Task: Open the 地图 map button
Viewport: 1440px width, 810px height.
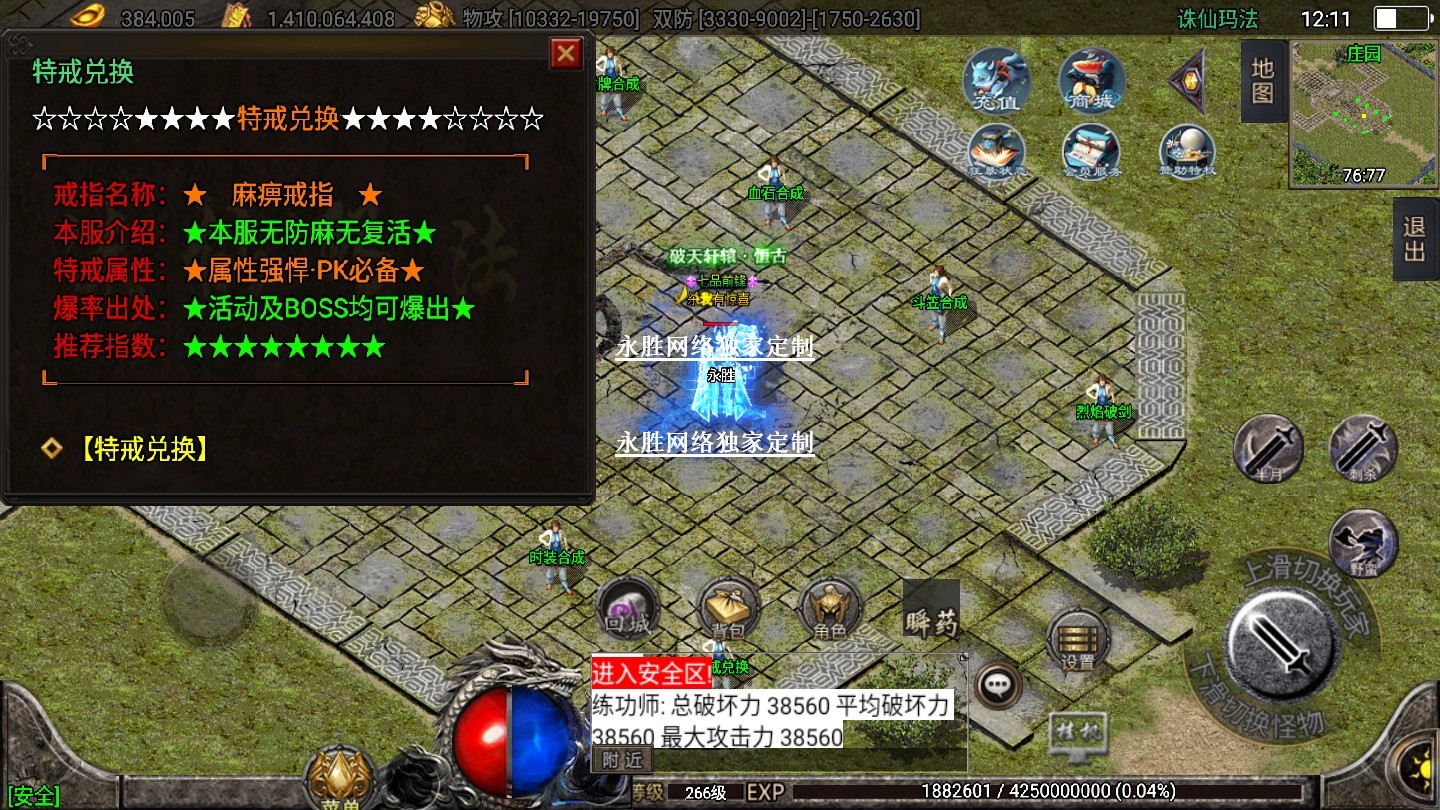Action: (1262, 81)
